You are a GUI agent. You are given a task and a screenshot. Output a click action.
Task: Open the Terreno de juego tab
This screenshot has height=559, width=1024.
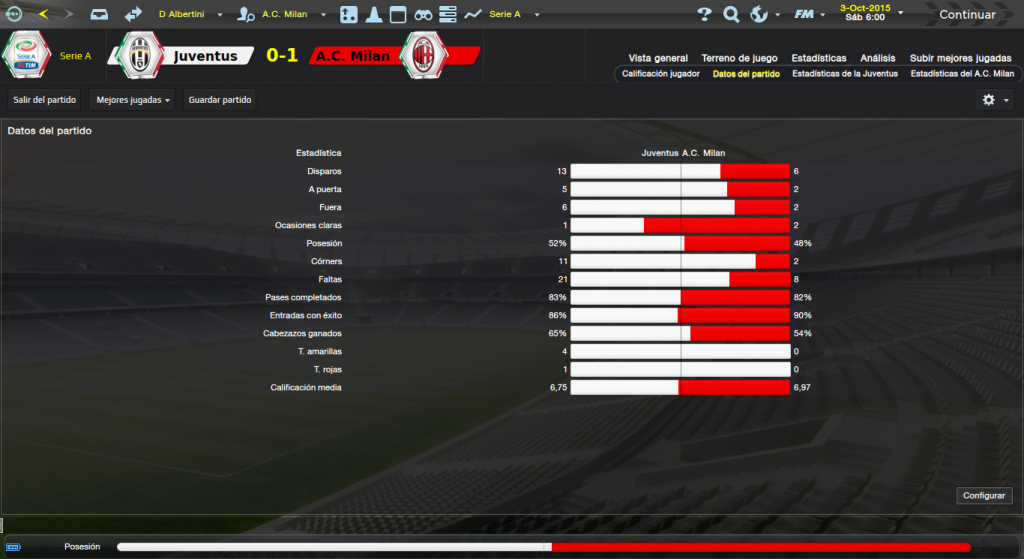click(739, 58)
